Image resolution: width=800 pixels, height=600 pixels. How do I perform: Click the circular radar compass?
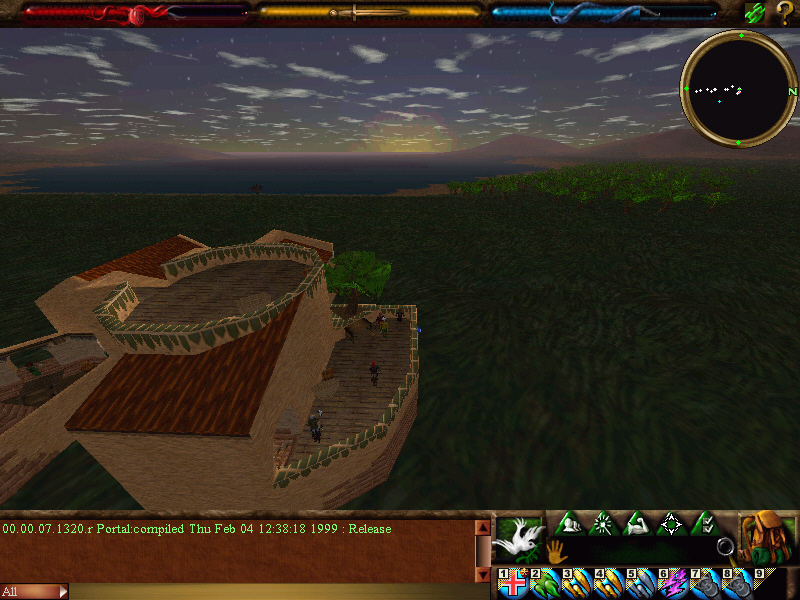[x=739, y=88]
